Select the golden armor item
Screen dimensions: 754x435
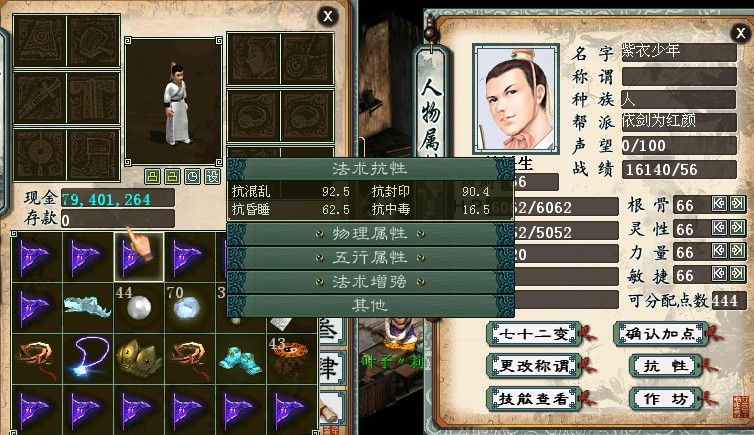(x=138, y=354)
